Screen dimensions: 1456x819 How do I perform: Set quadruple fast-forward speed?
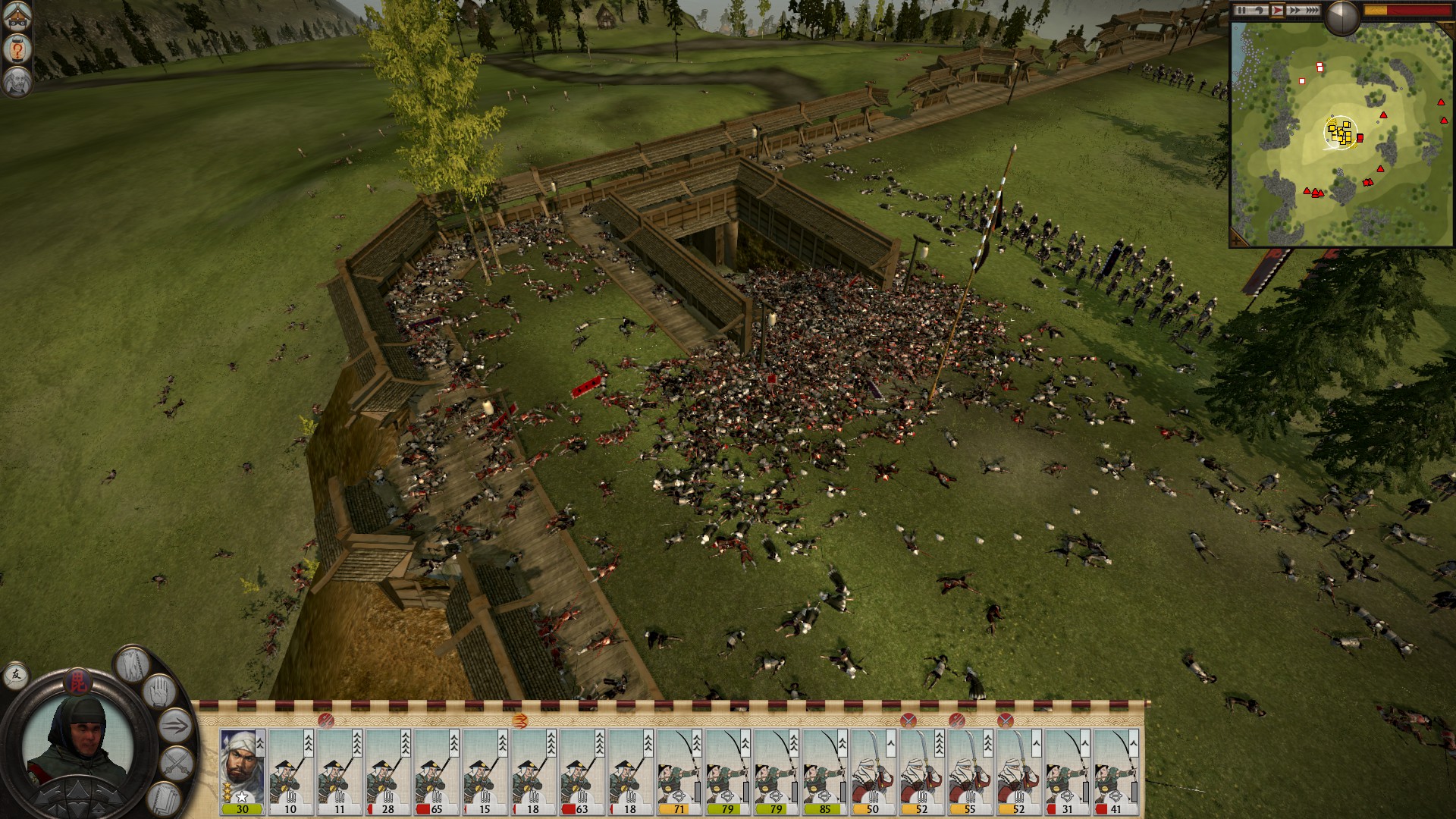point(1312,10)
